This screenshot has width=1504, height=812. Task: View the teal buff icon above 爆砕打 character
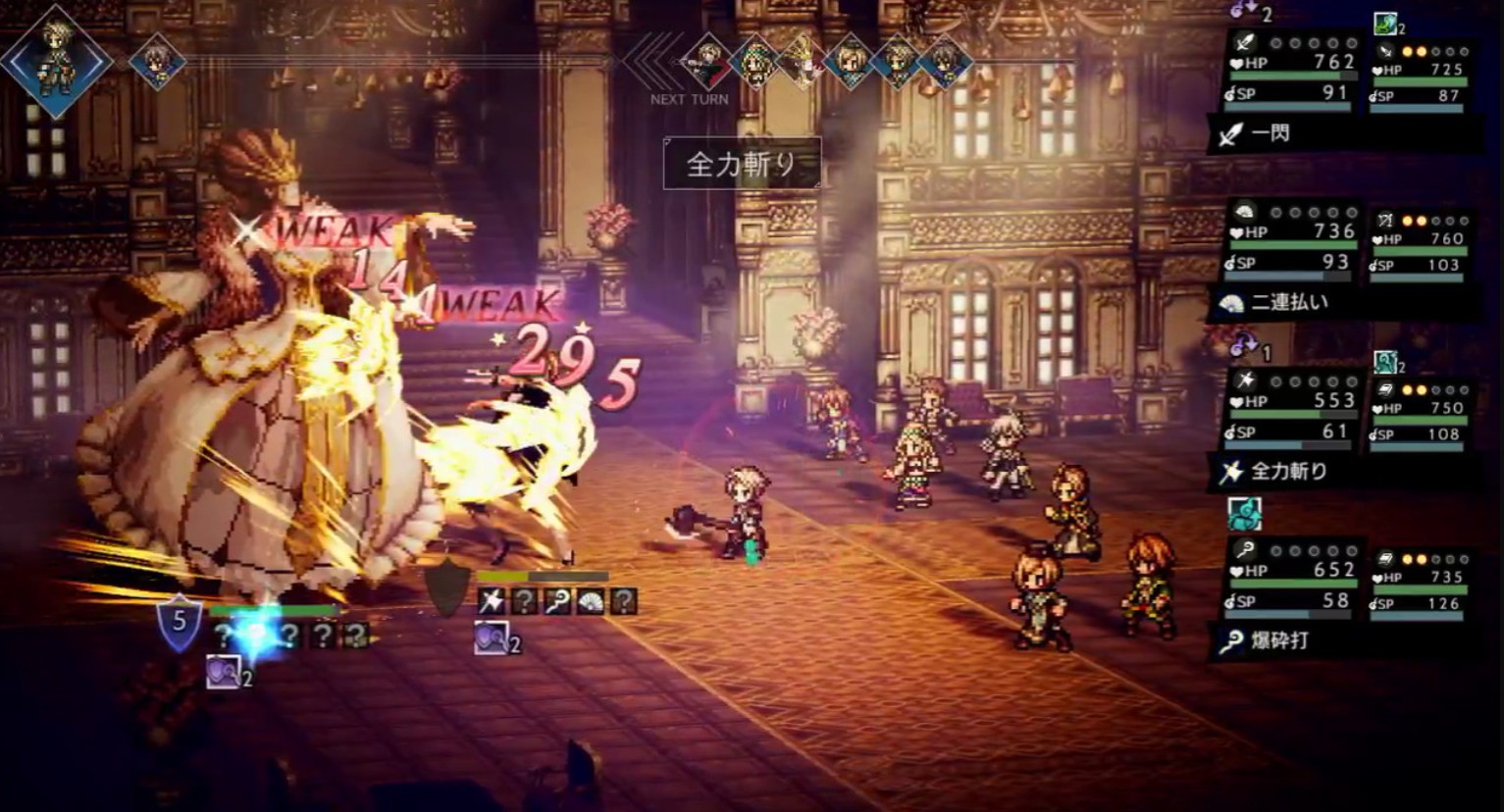tap(1244, 513)
